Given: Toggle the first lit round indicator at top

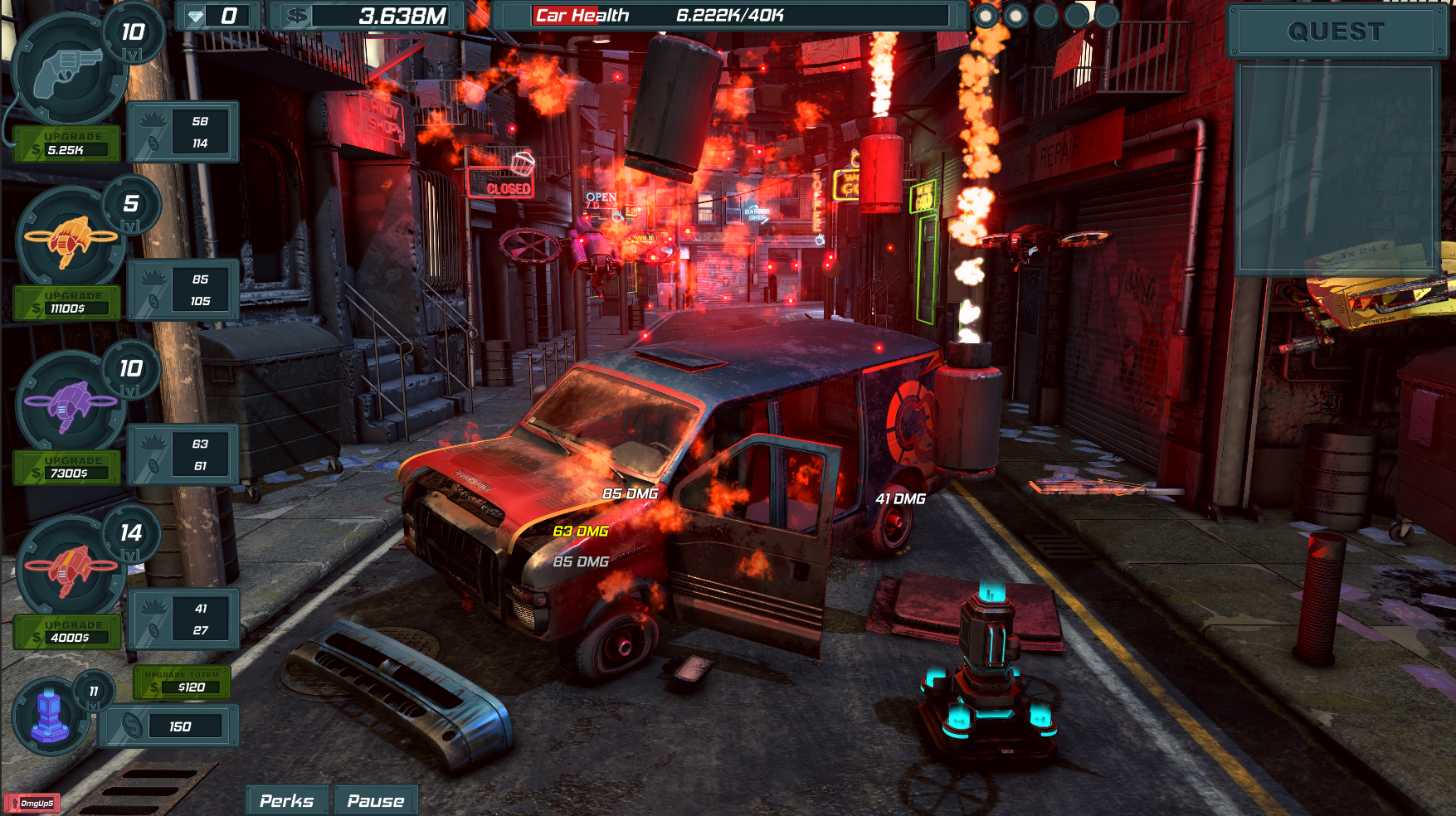Looking at the screenshot, I should (986, 14).
